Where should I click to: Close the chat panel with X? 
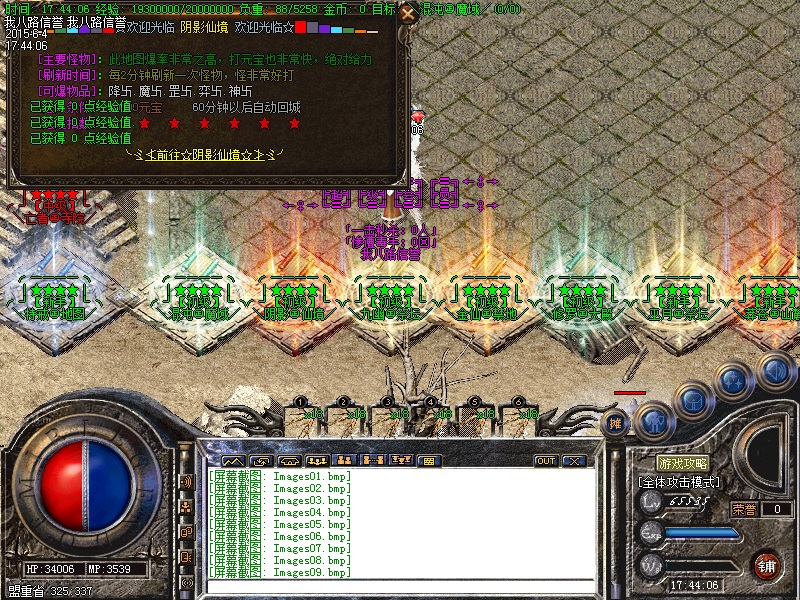[572, 461]
